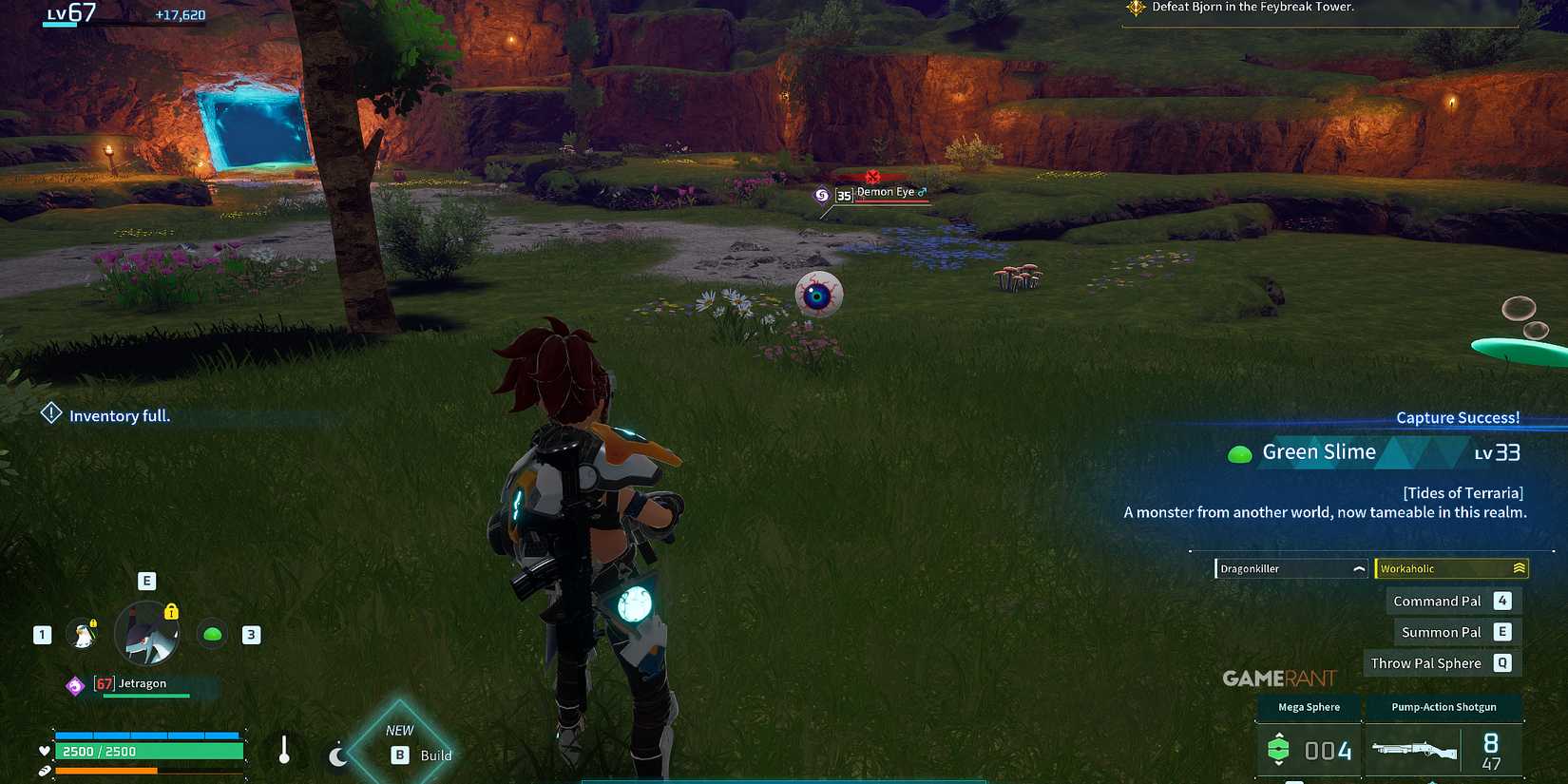Viewport: 1568px width, 784px height.
Task: Click the penguin pal in slot 1
Action: tap(83, 635)
